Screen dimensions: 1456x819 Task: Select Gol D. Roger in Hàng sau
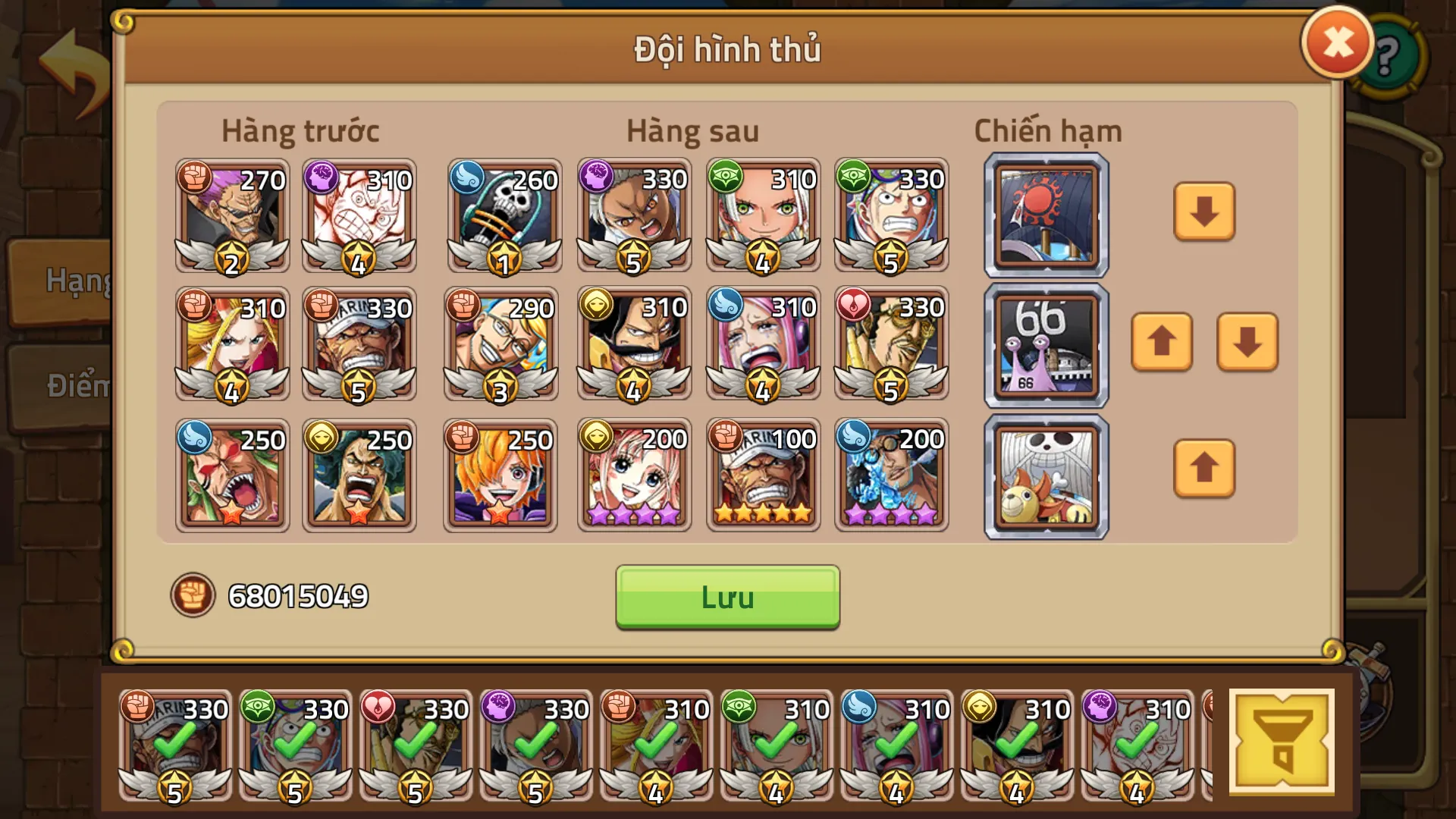[x=634, y=345]
